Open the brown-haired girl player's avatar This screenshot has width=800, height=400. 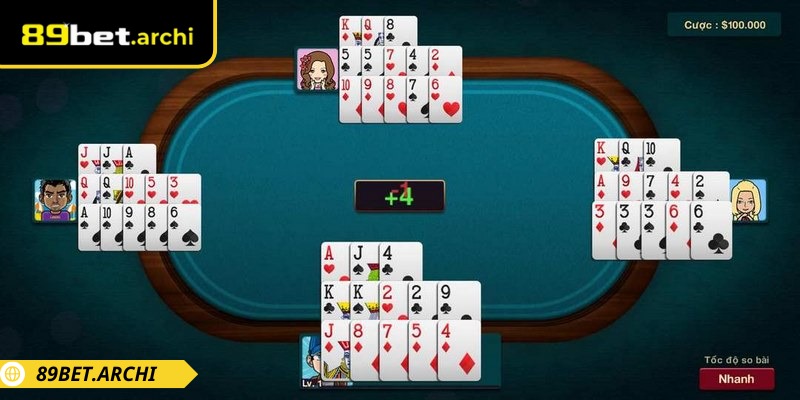pos(316,70)
